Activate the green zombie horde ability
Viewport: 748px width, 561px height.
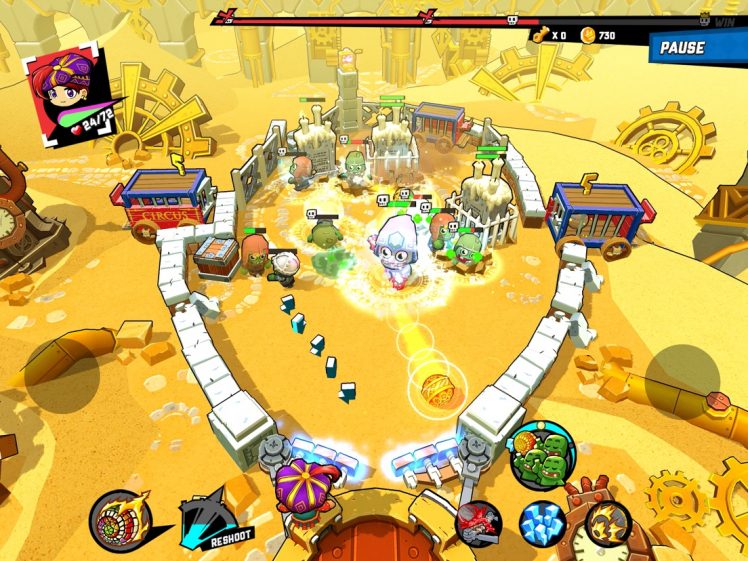tap(540, 455)
